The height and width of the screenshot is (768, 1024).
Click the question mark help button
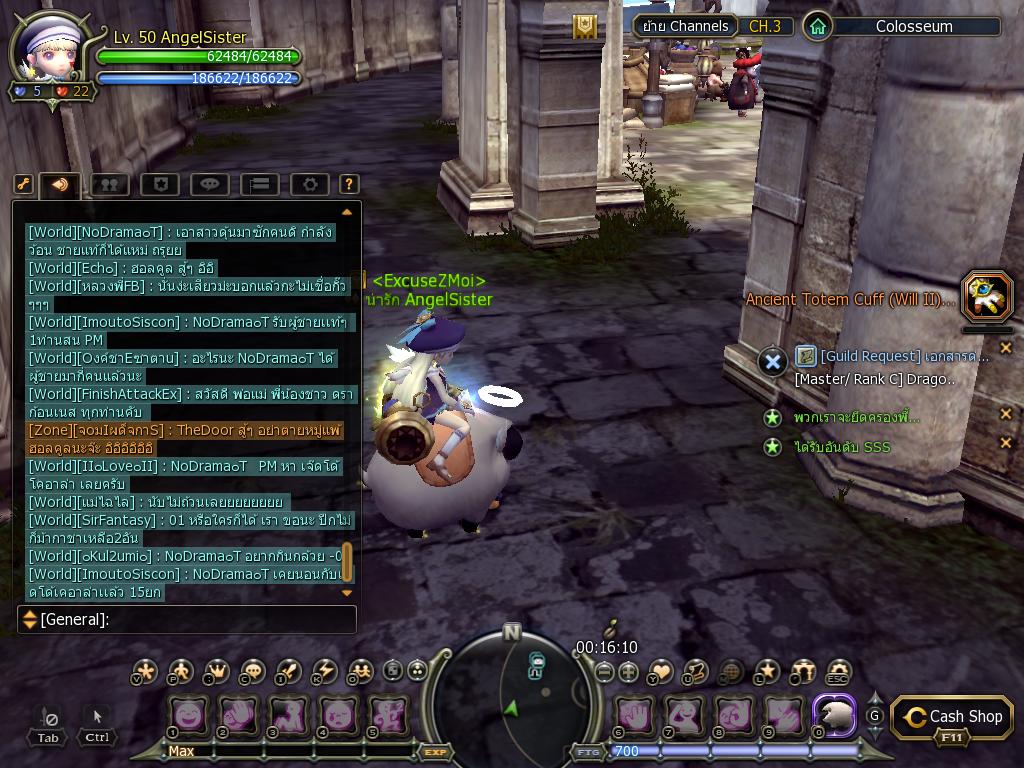[x=349, y=184]
